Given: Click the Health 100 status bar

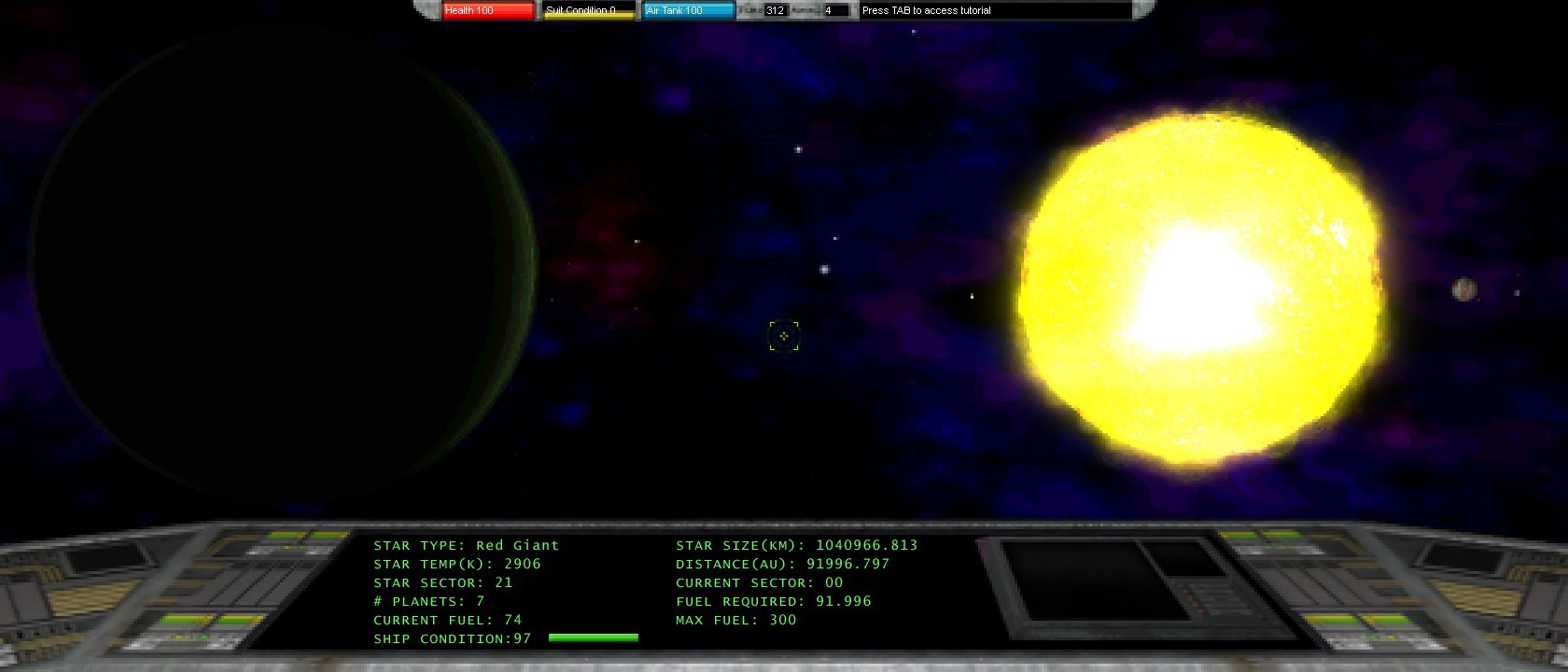Looking at the screenshot, I should (486, 10).
